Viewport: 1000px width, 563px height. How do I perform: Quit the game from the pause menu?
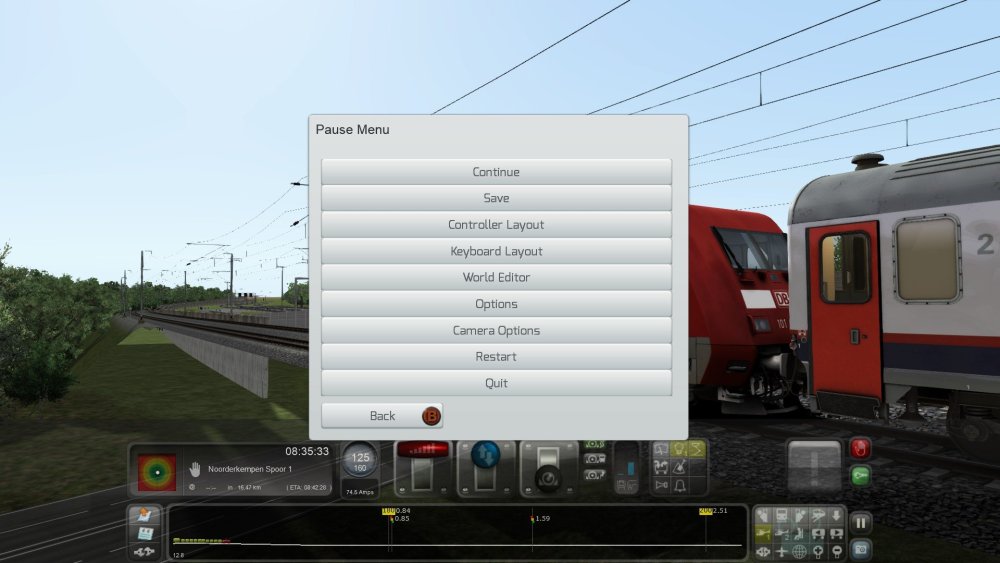[x=496, y=383]
